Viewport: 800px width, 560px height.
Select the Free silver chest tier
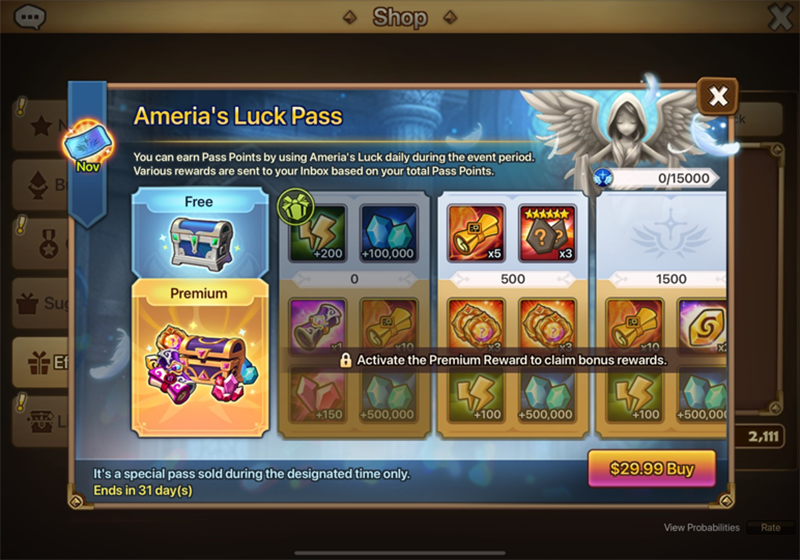(200, 232)
